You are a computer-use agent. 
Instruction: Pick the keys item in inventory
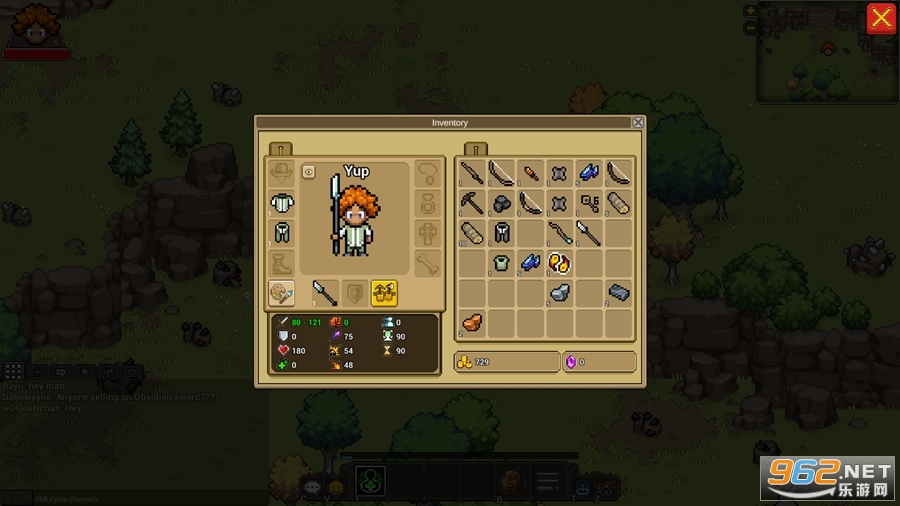[589, 204]
